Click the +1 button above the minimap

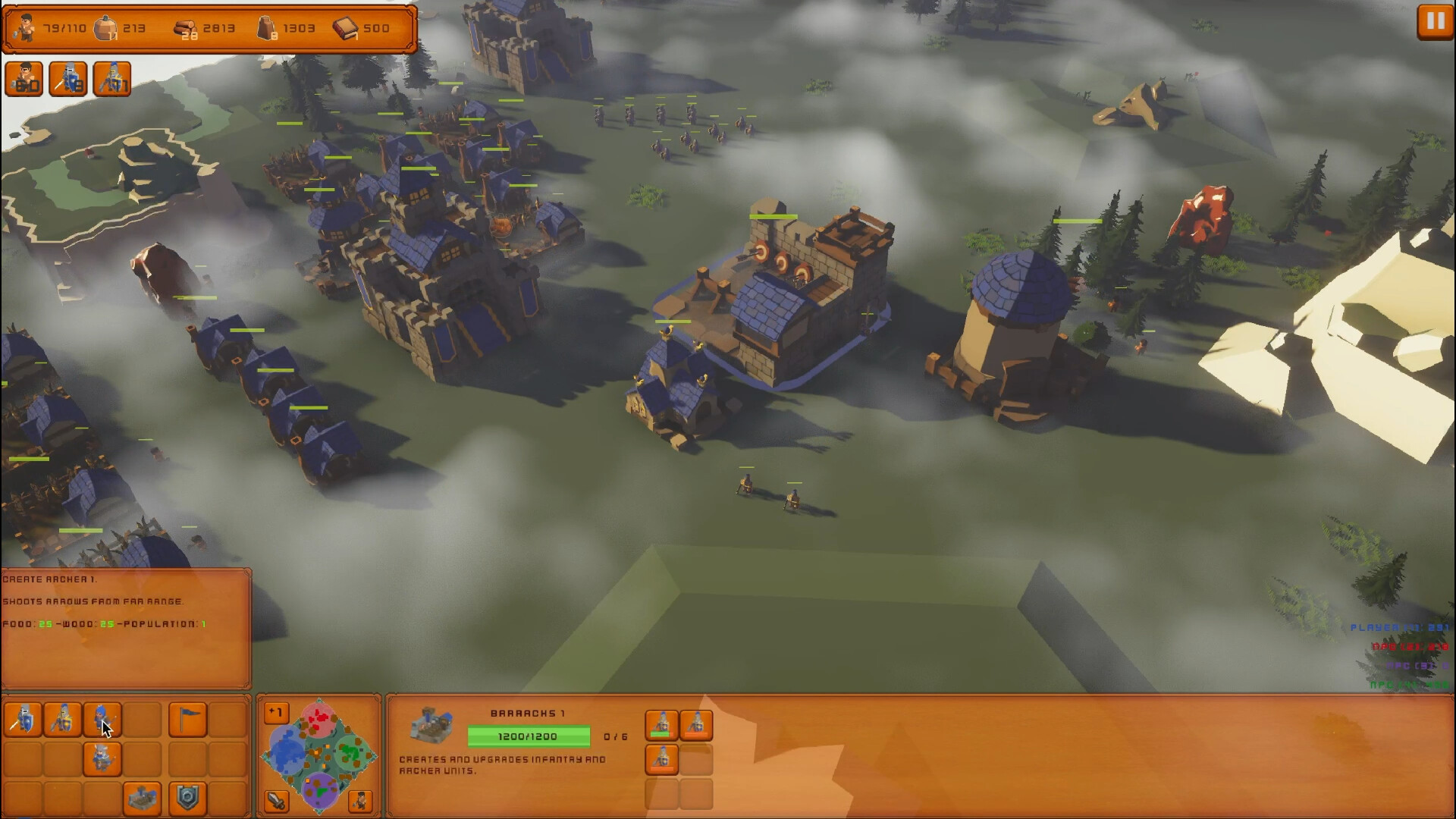[x=276, y=711]
